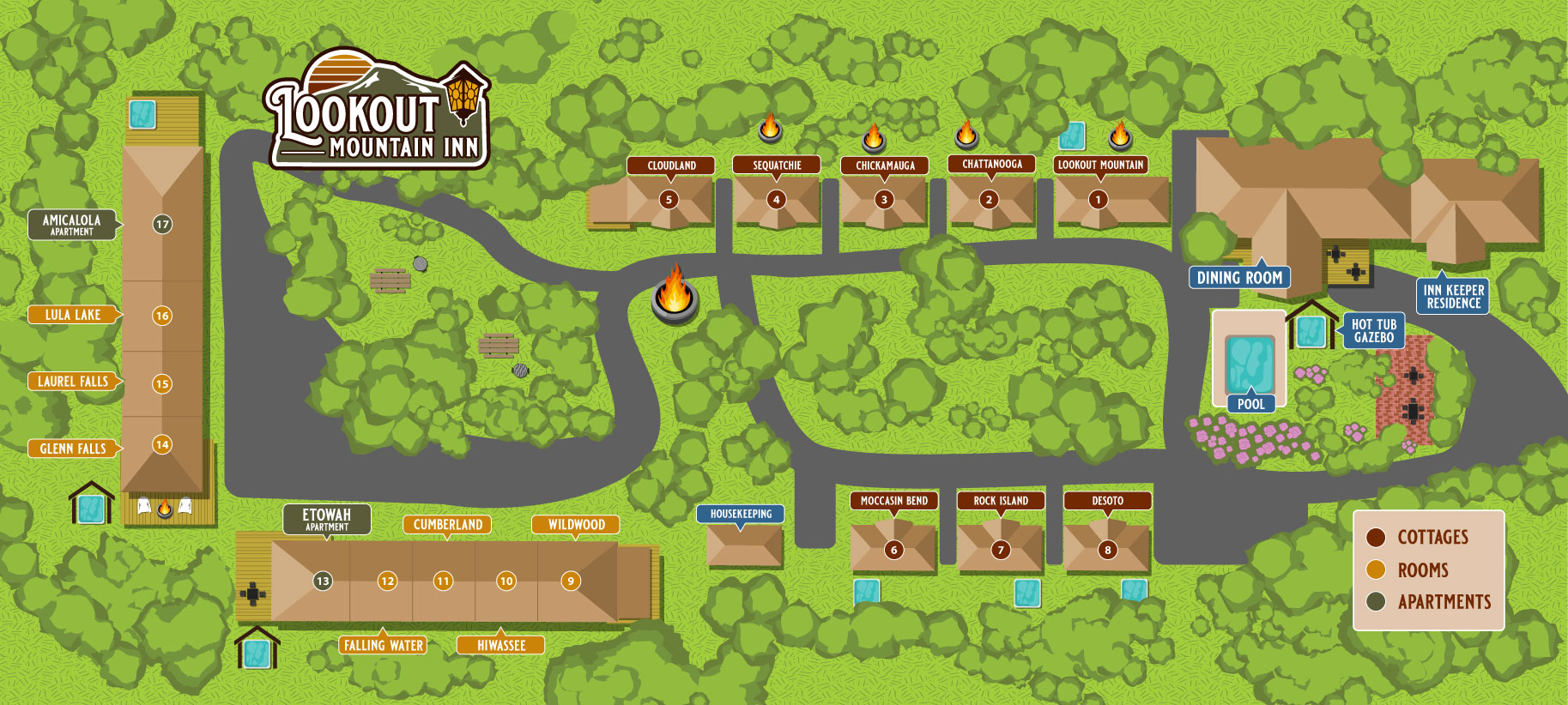Select numbered map marker 17
Viewport: 1568px width, 705px height.
(162, 225)
